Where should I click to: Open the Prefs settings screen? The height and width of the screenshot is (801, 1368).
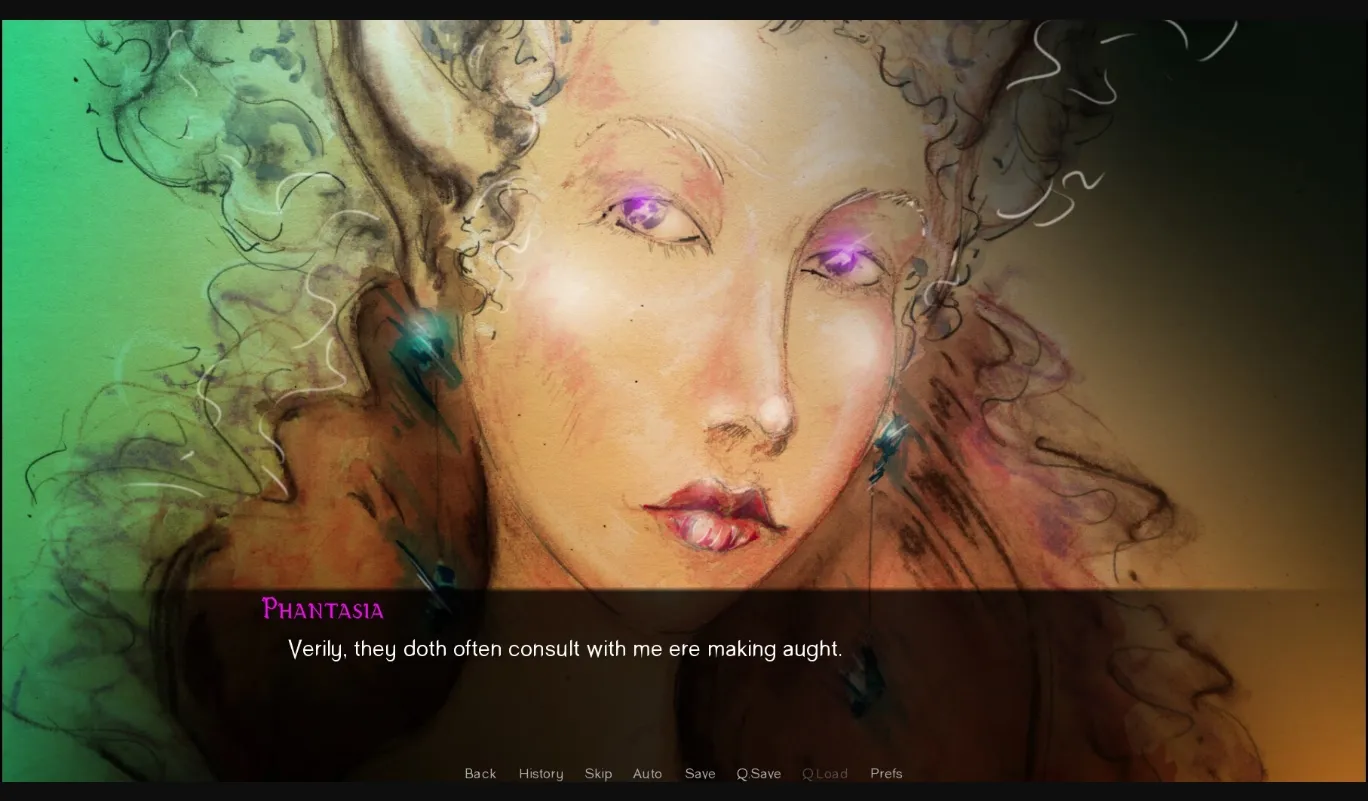tap(886, 773)
